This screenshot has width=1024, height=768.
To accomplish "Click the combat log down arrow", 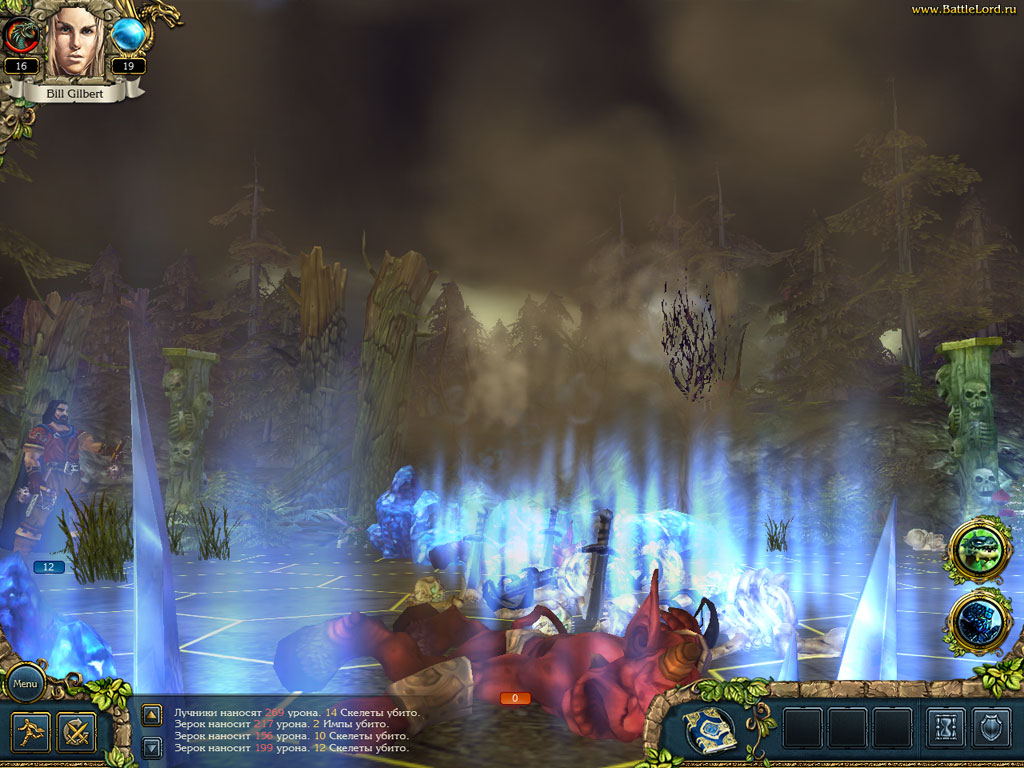I will [152, 746].
